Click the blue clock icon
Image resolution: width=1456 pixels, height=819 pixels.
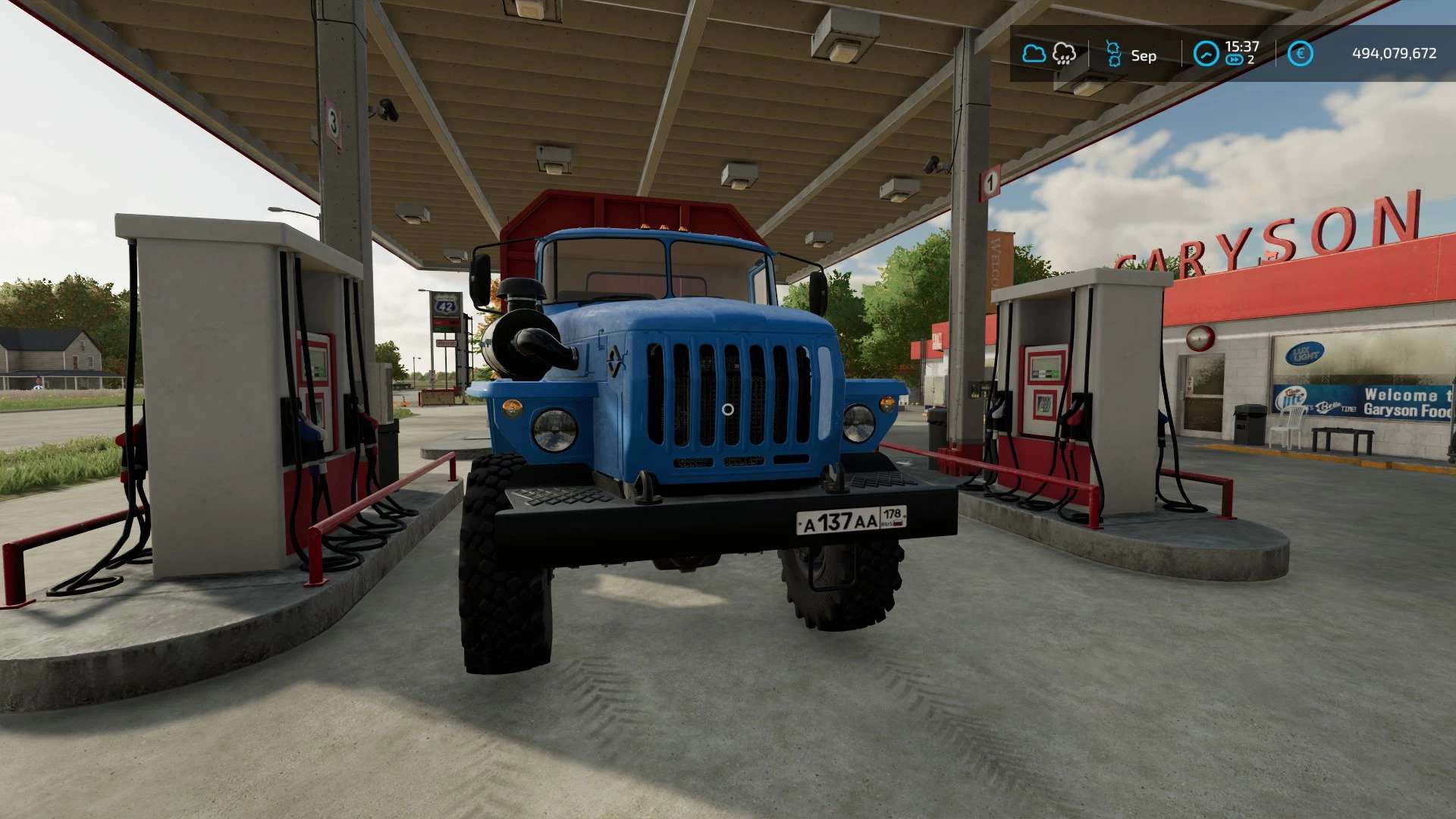[1206, 54]
